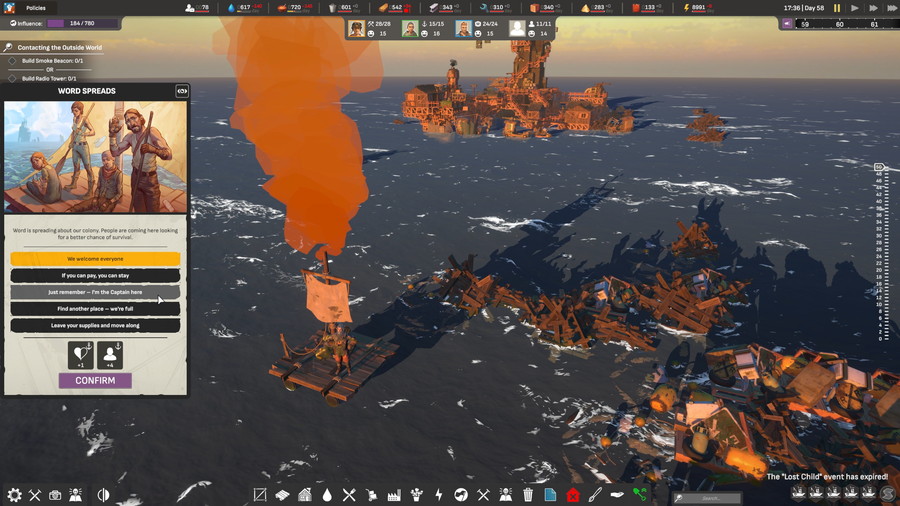Open the lightning bolt power category
Screen dimensions: 900x506
point(438,494)
